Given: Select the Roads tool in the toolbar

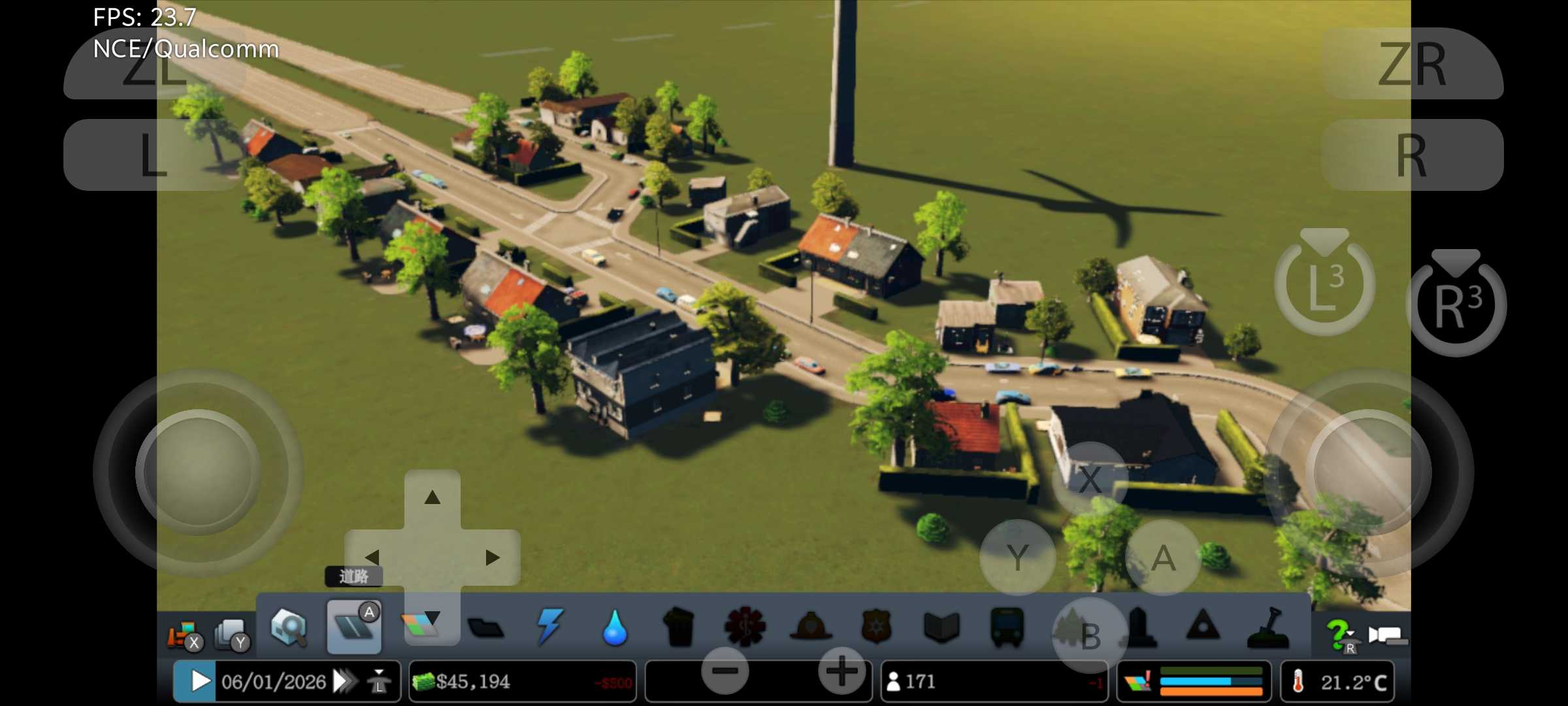Looking at the screenshot, I should pyautogui.click(x=353, y=628).
